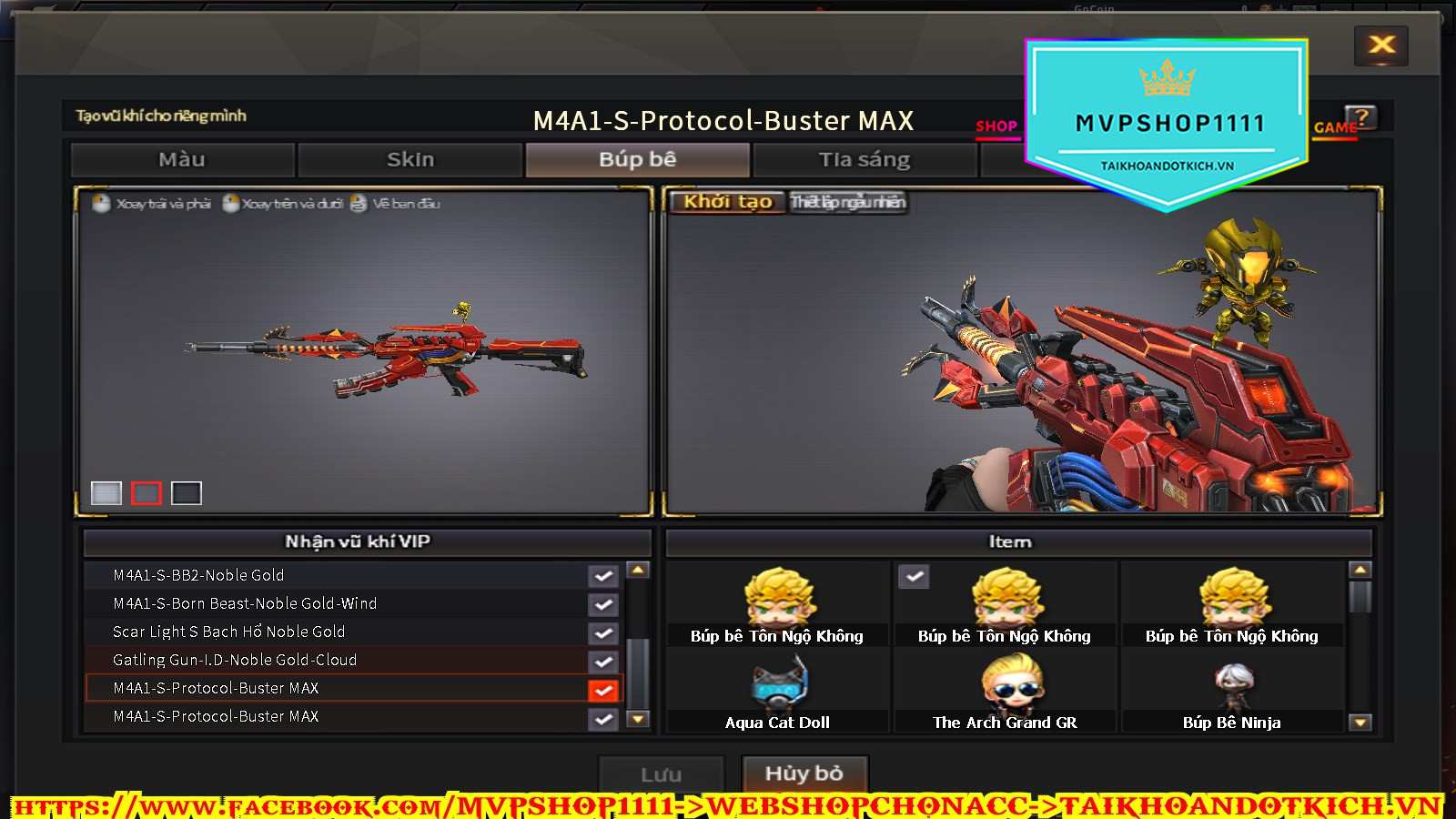Choose Scar Light S Bạch Hổ Noble Gold

pyautogui.click(x=228, y=632)
